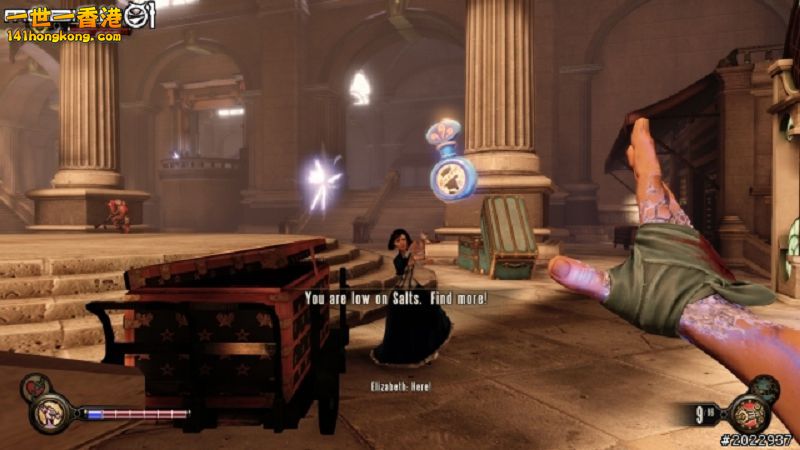Select the equipped weapon icon
The height and width of the screenshot is (450, 800).
(x=748, y=412)
